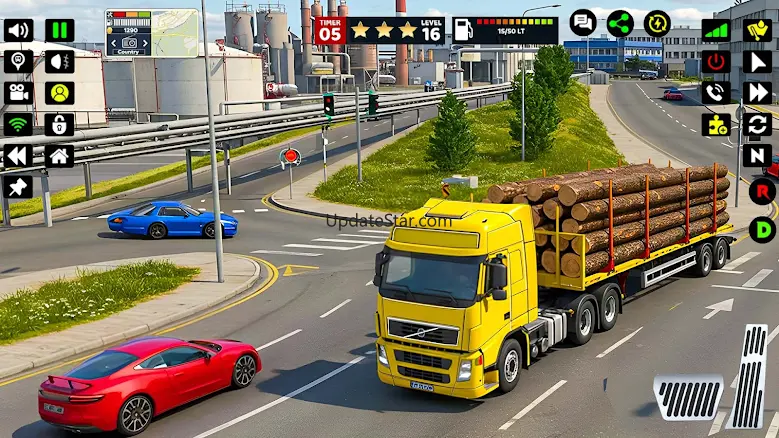
Task: Tap the padlock unlock button
Action: [59, 124]
